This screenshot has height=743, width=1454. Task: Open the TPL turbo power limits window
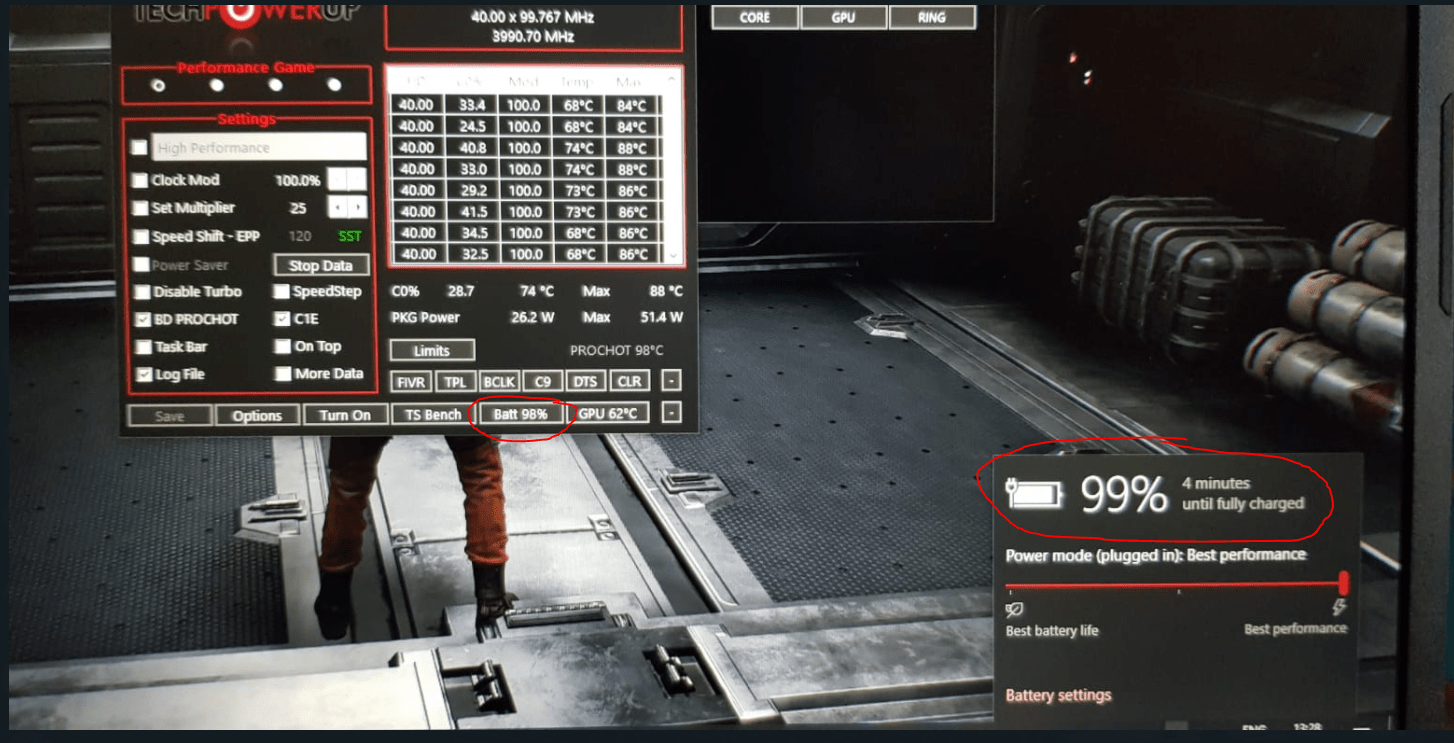[456, 380]
